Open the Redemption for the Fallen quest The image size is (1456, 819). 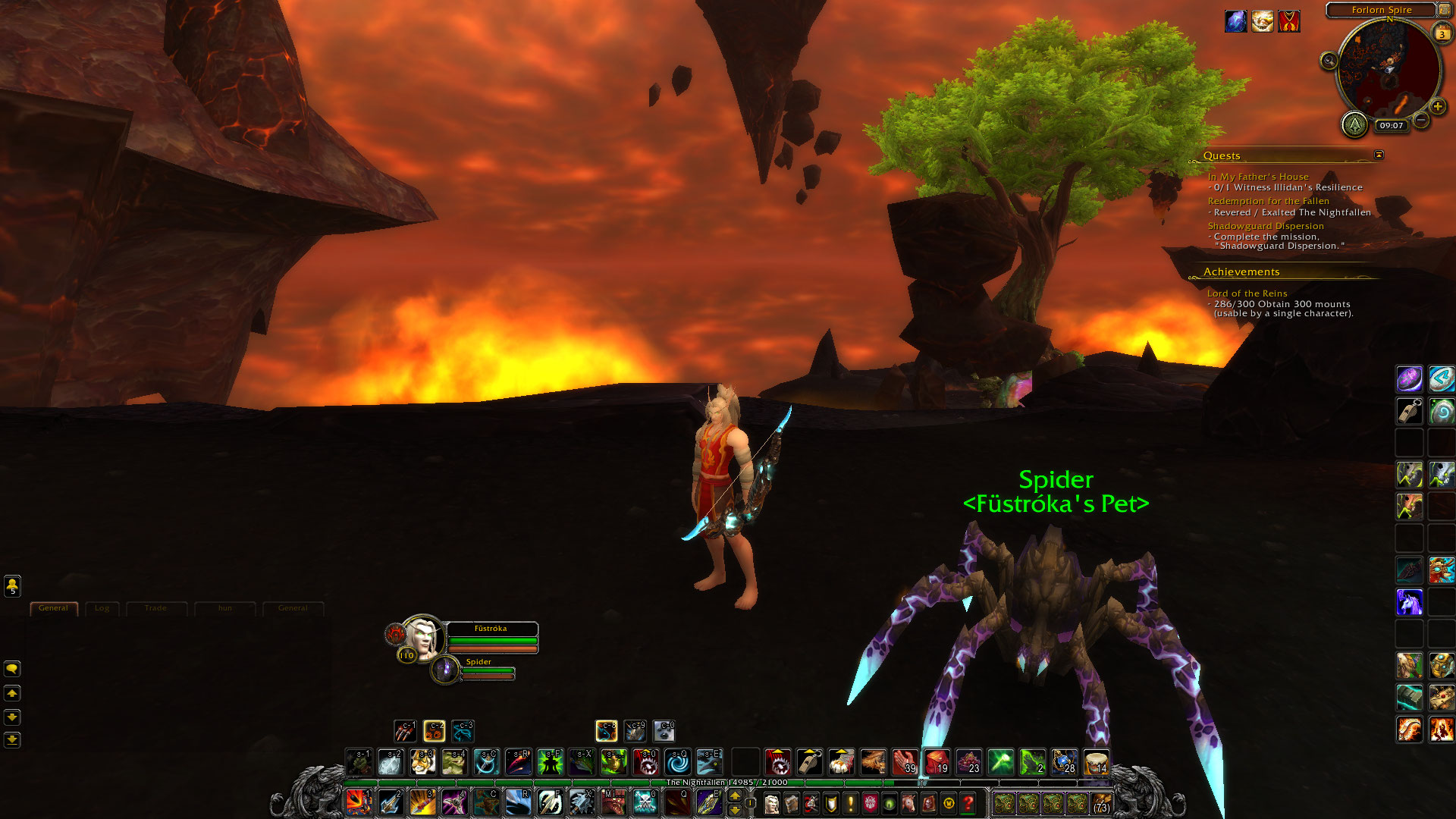[x=1268, y=201]
